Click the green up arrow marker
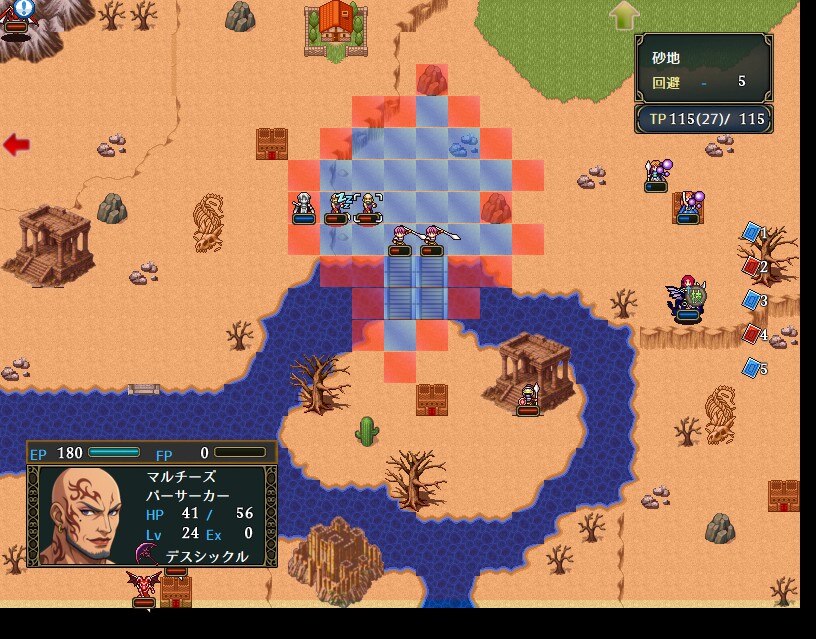Screen dimensions: 816x639 (624, 15)
